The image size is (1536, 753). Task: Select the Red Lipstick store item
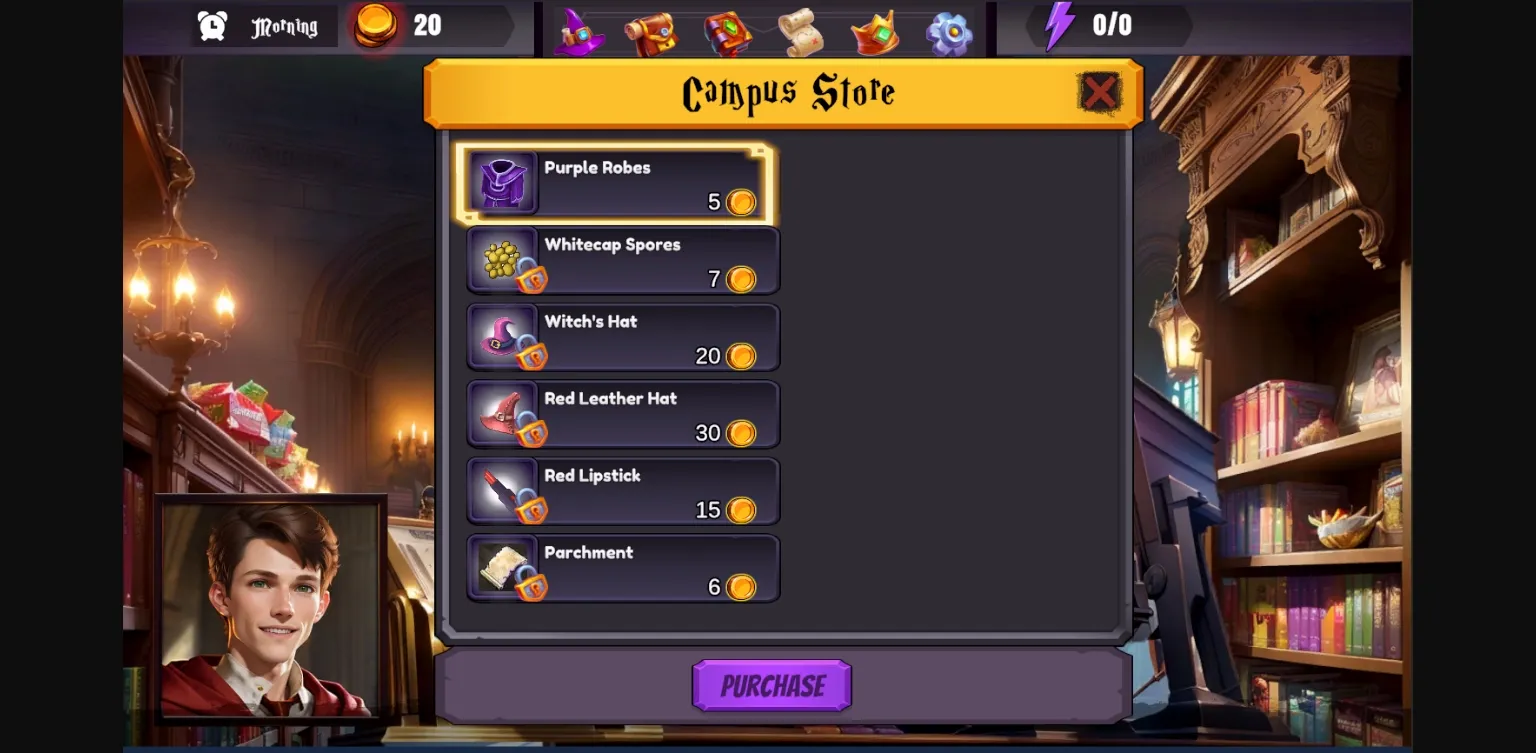(x=622, y=491)
